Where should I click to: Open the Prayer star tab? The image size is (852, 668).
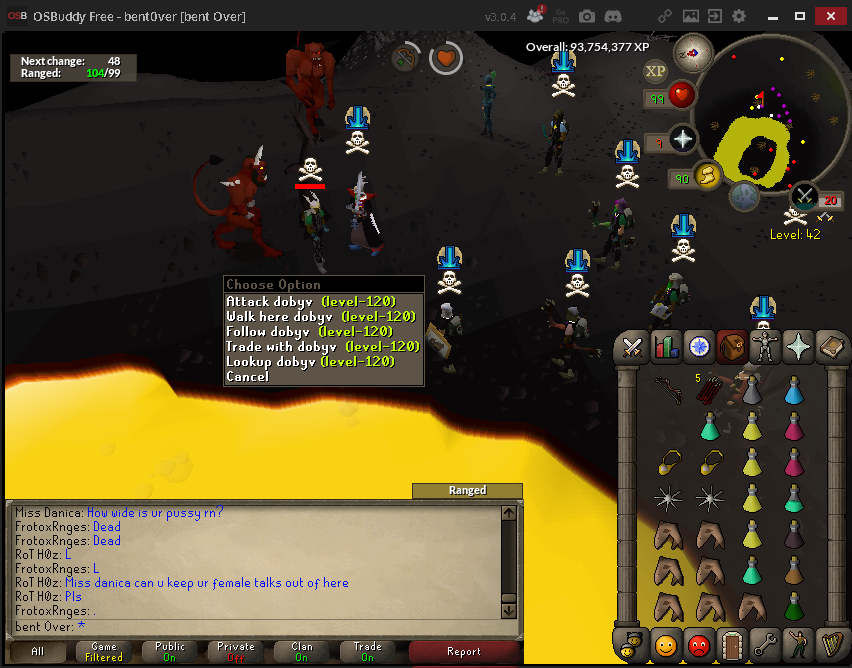797,347
